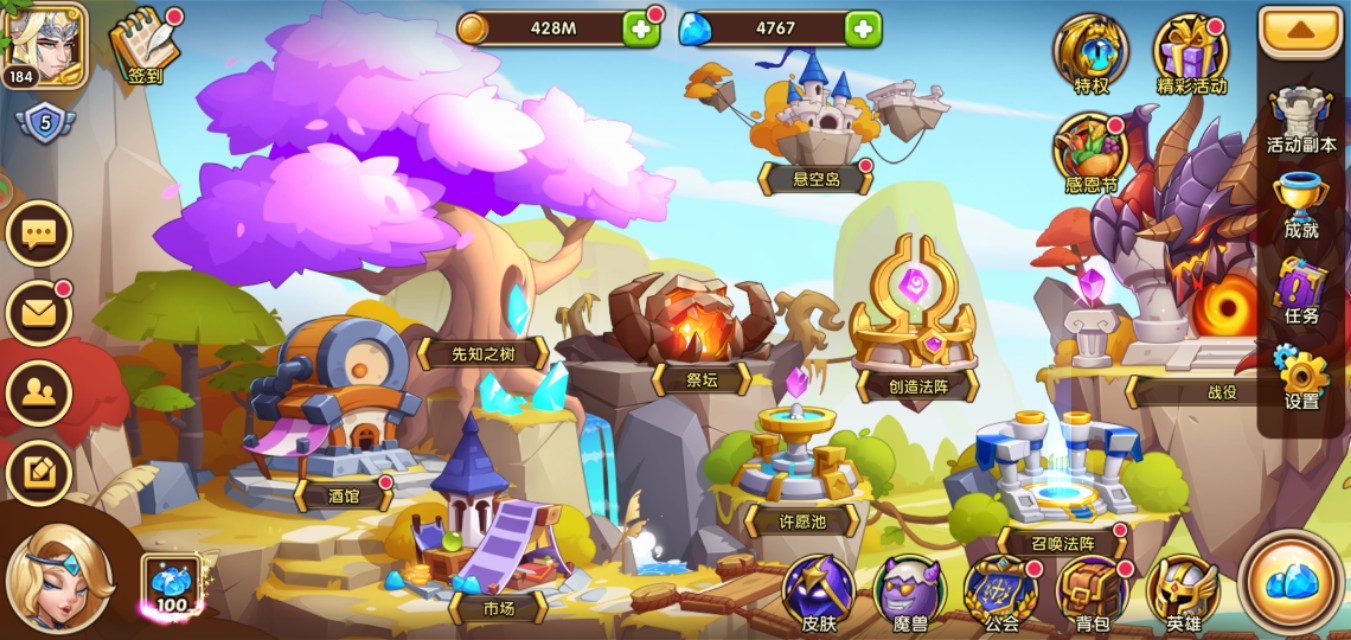The image size is (1351, 640).
Task: Open the 英雄 heroes menu
Action: 1183,592
